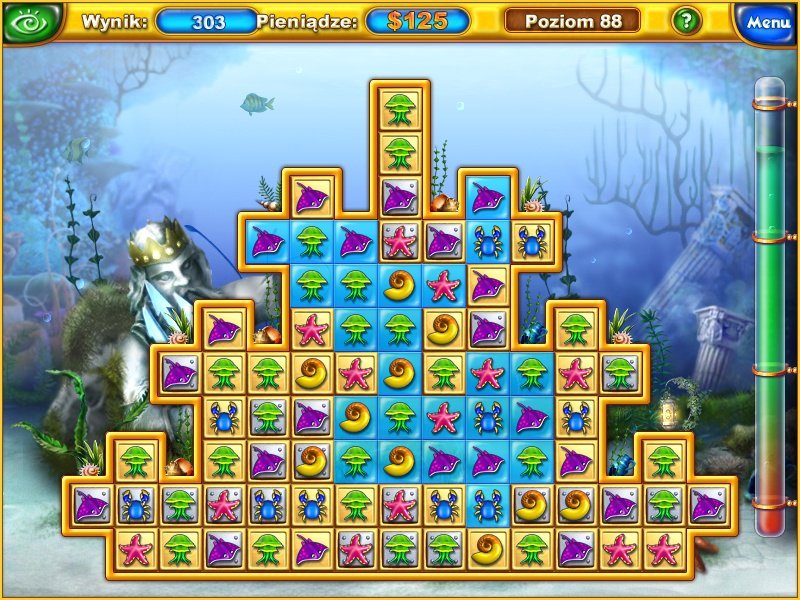Select the topmost jellyfish tile on the board

point(400,109)
